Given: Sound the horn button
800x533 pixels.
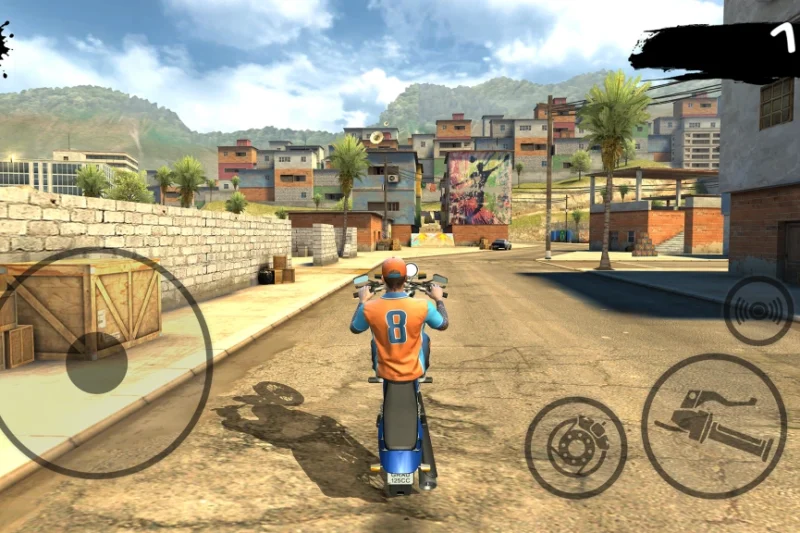Looking at the screenshot, I should click(x=758, y=310).
